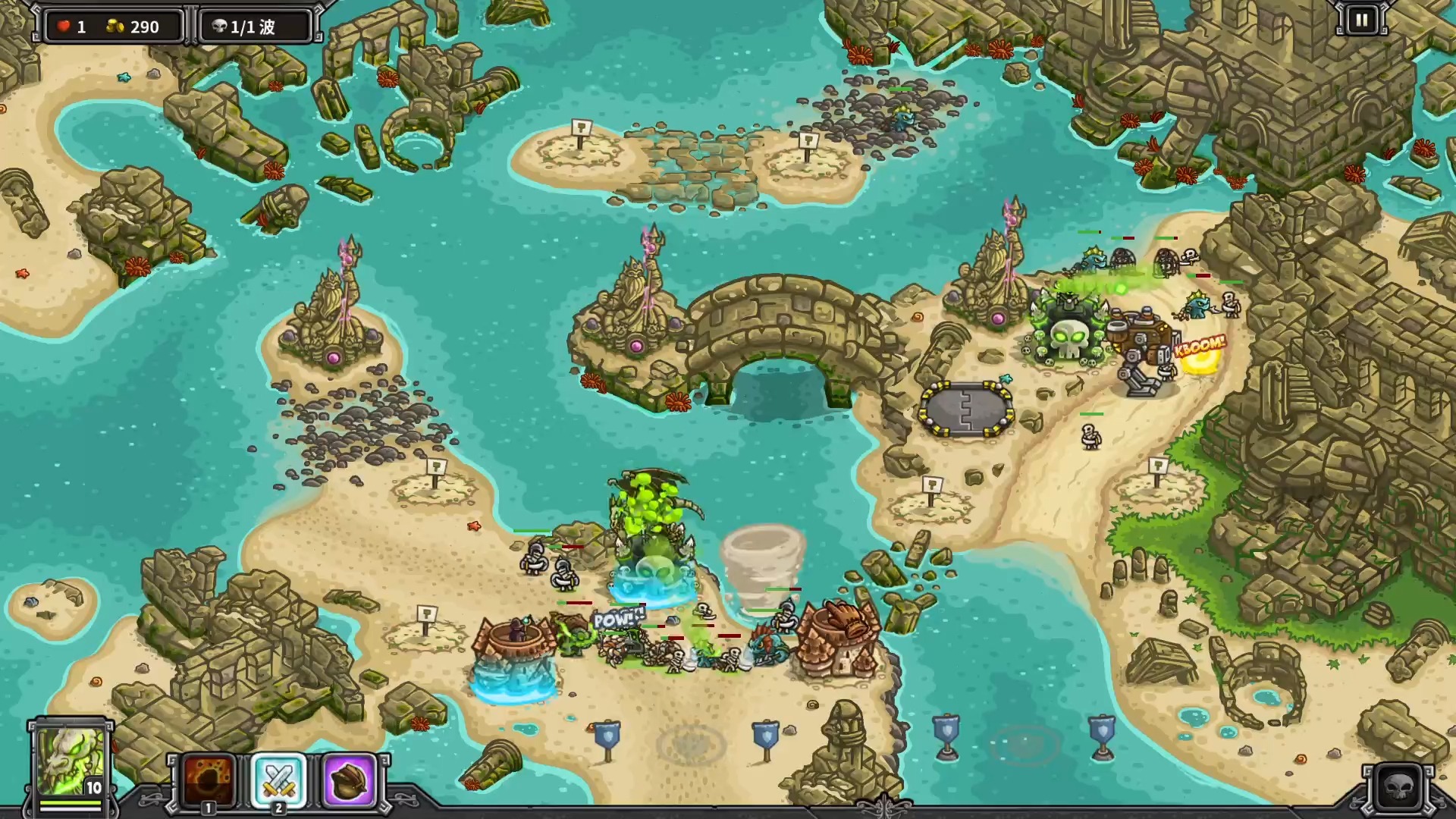Use the brown sack item ability
This screenshot has width=1456, height=819.
pos(349,780)
